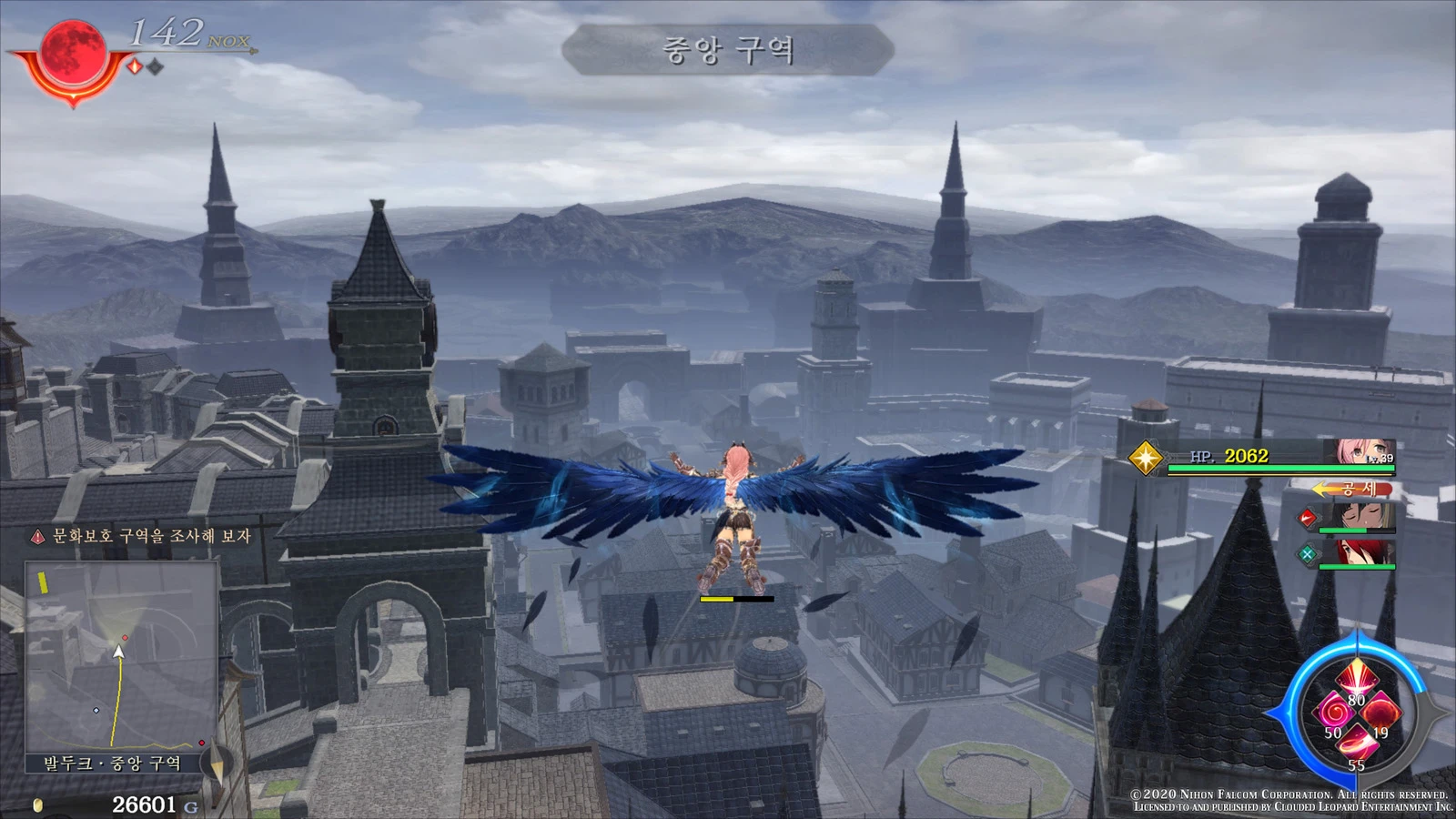The image size is (1456, 819).
Task: Click the red moon Nox gauge
Action: tap(72, 54)
